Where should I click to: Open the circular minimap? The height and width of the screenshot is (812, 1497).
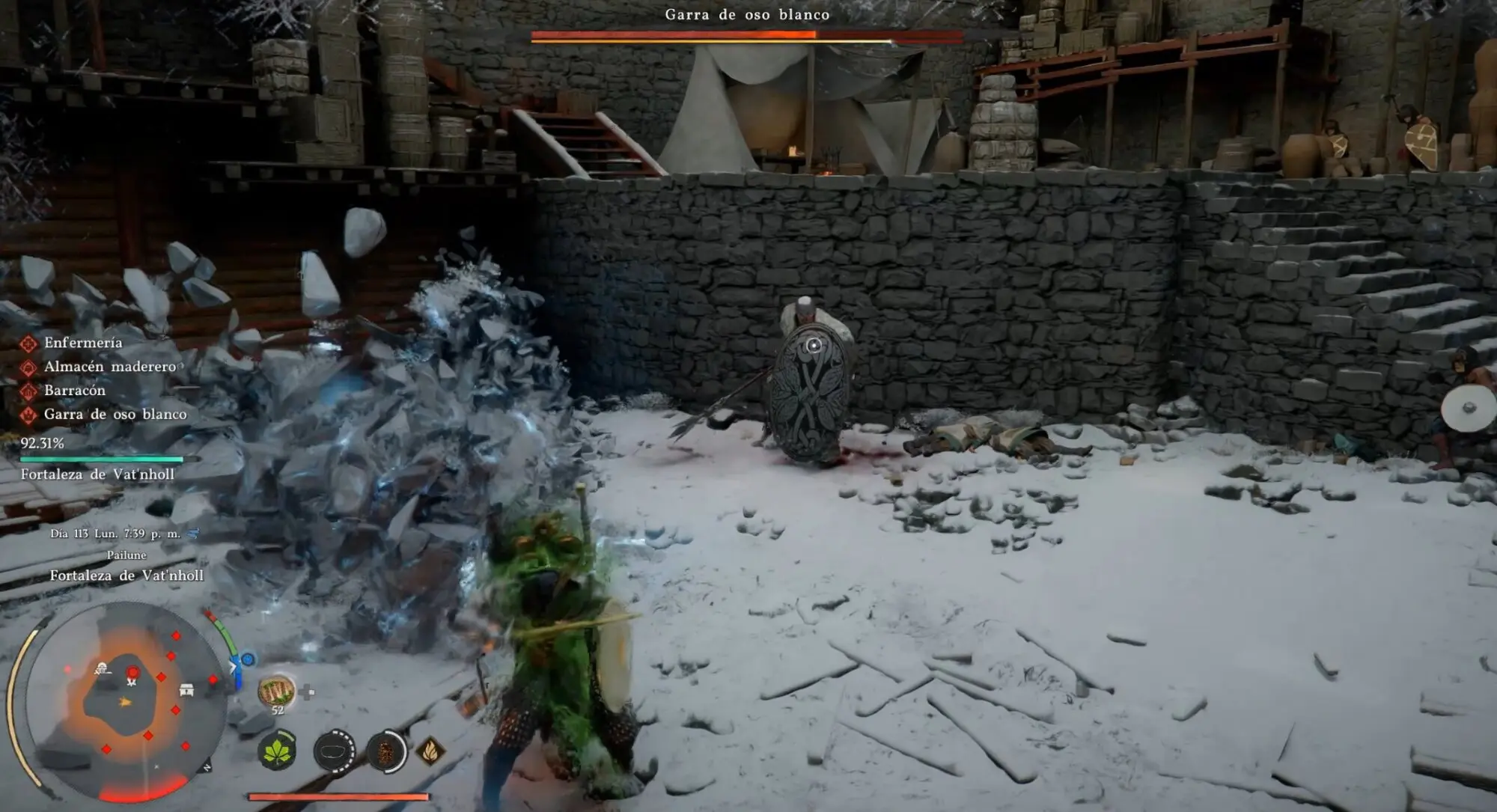coord(124,700)
